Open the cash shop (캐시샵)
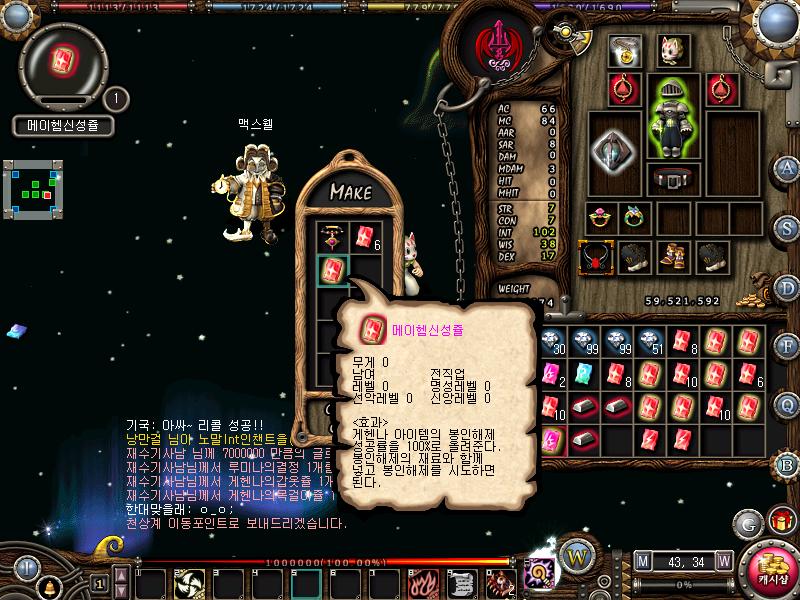The width and height of the screenshot is (800, 600). tap(771, 569)
